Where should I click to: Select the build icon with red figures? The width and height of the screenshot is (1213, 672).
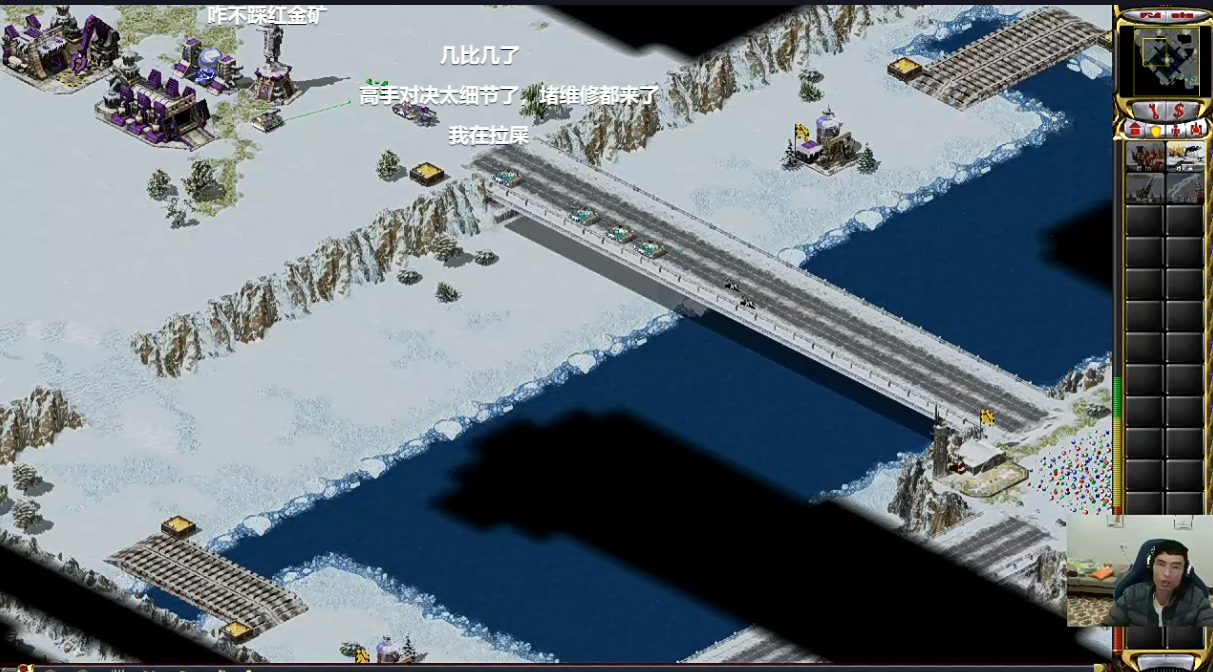coord(1145,156)
